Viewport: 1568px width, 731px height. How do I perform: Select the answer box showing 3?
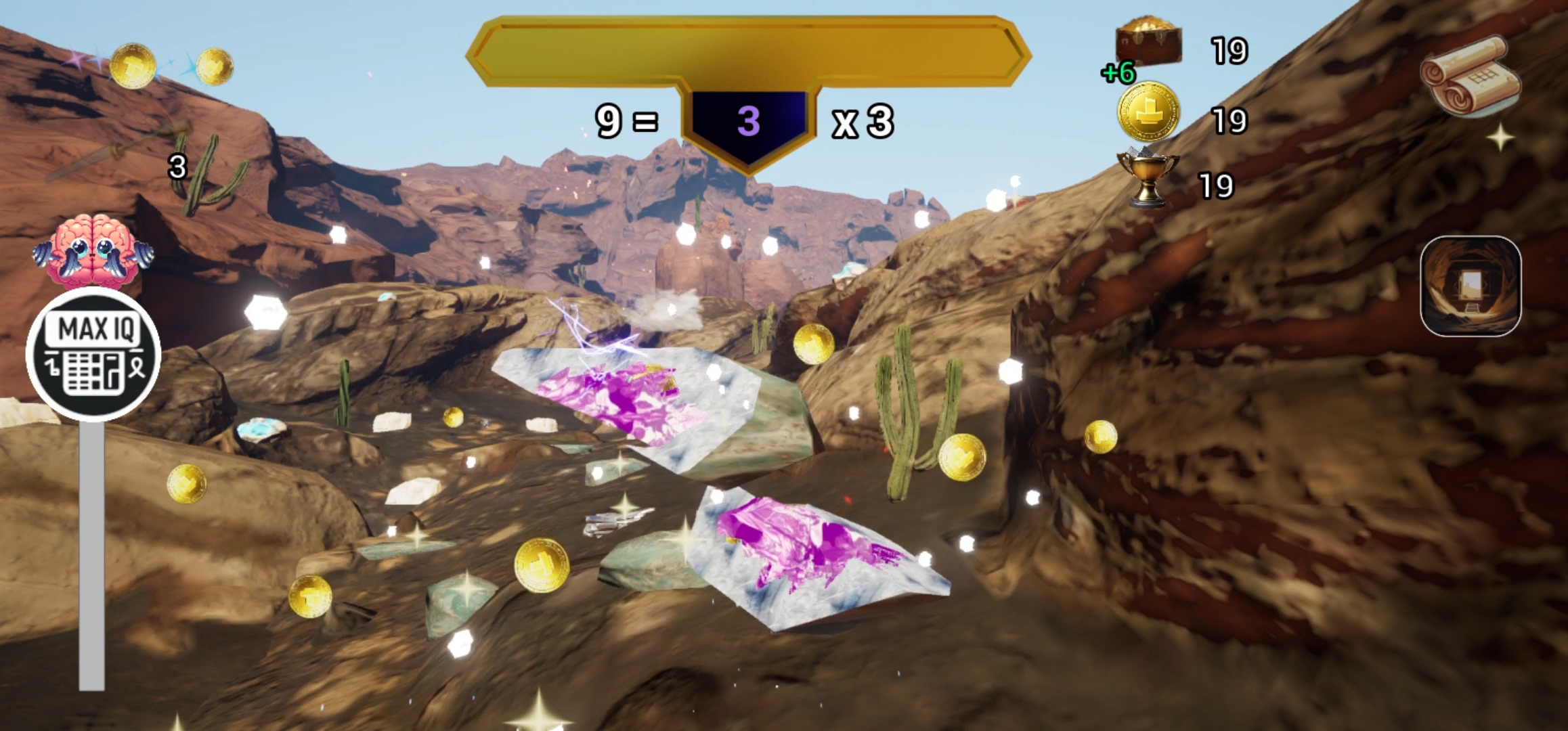coord(748,122)
